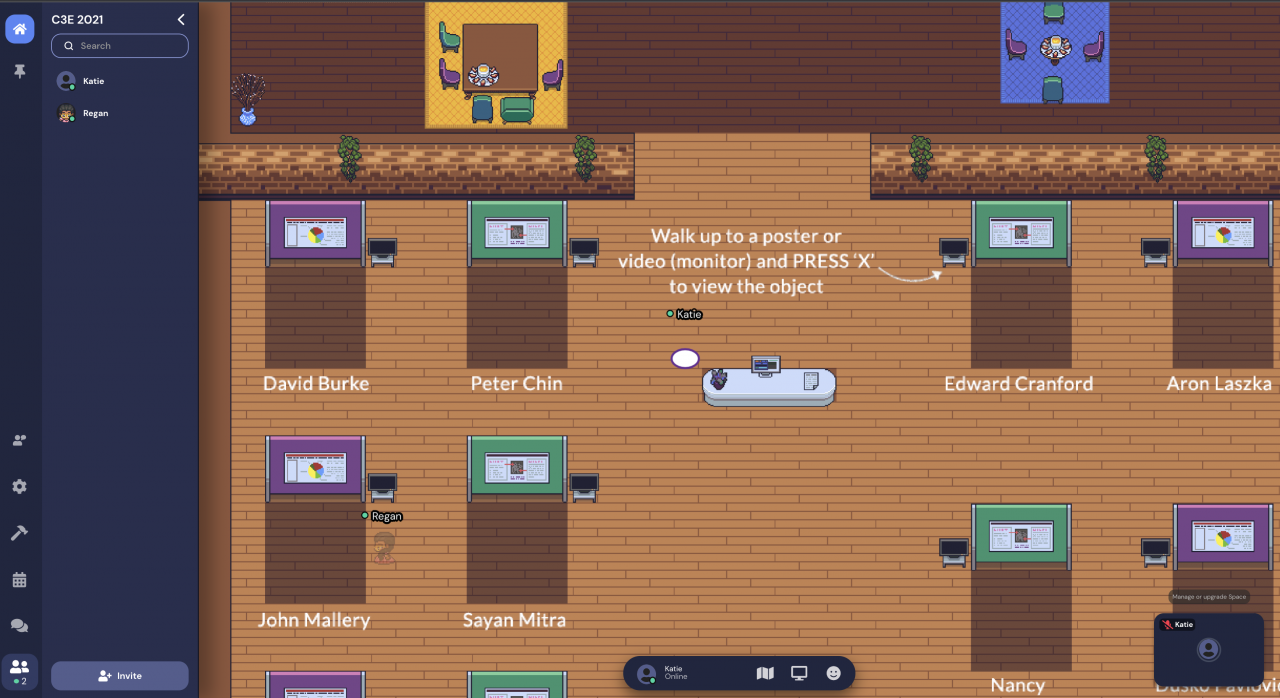Click Katie's video preview tile
The height and width of the screenshot is (698, 1280).
[x=1208, y=650]
